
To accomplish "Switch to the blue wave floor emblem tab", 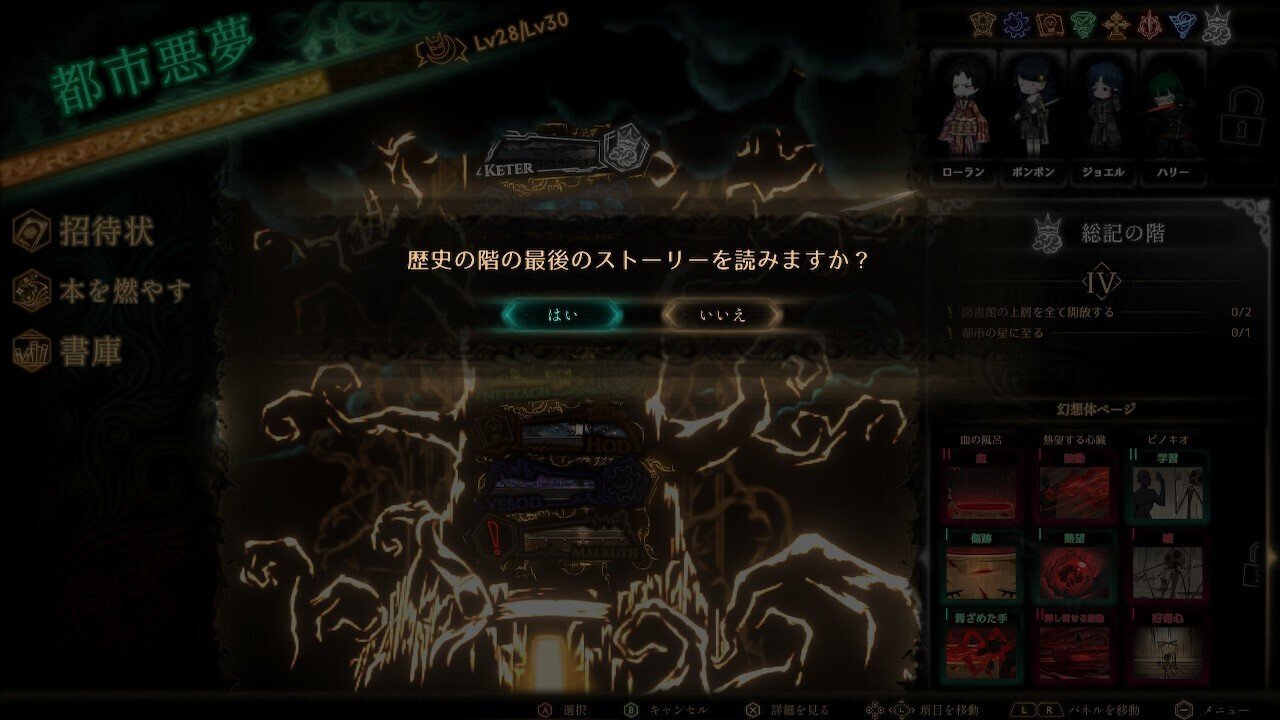I will point(1181,23).
